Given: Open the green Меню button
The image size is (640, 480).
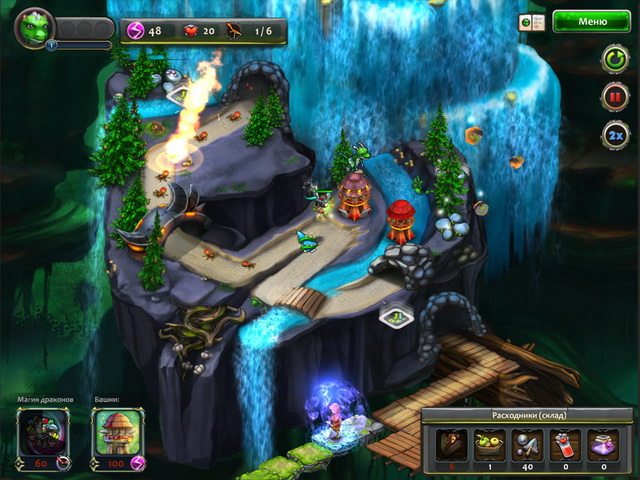Looking at the screenshot, I should tap(592, 20).
